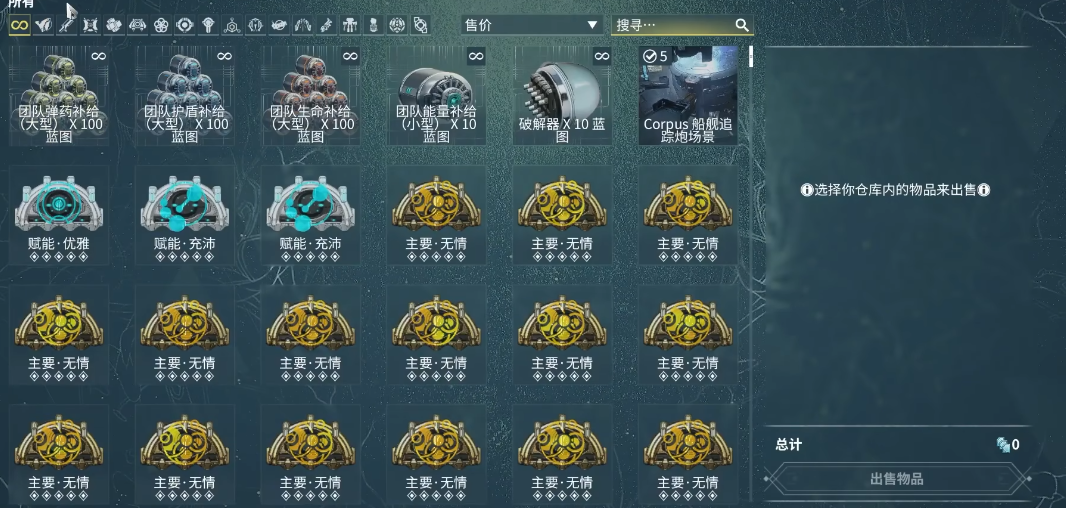Switch to the sword weapons filter tab

tap(66, 23)
